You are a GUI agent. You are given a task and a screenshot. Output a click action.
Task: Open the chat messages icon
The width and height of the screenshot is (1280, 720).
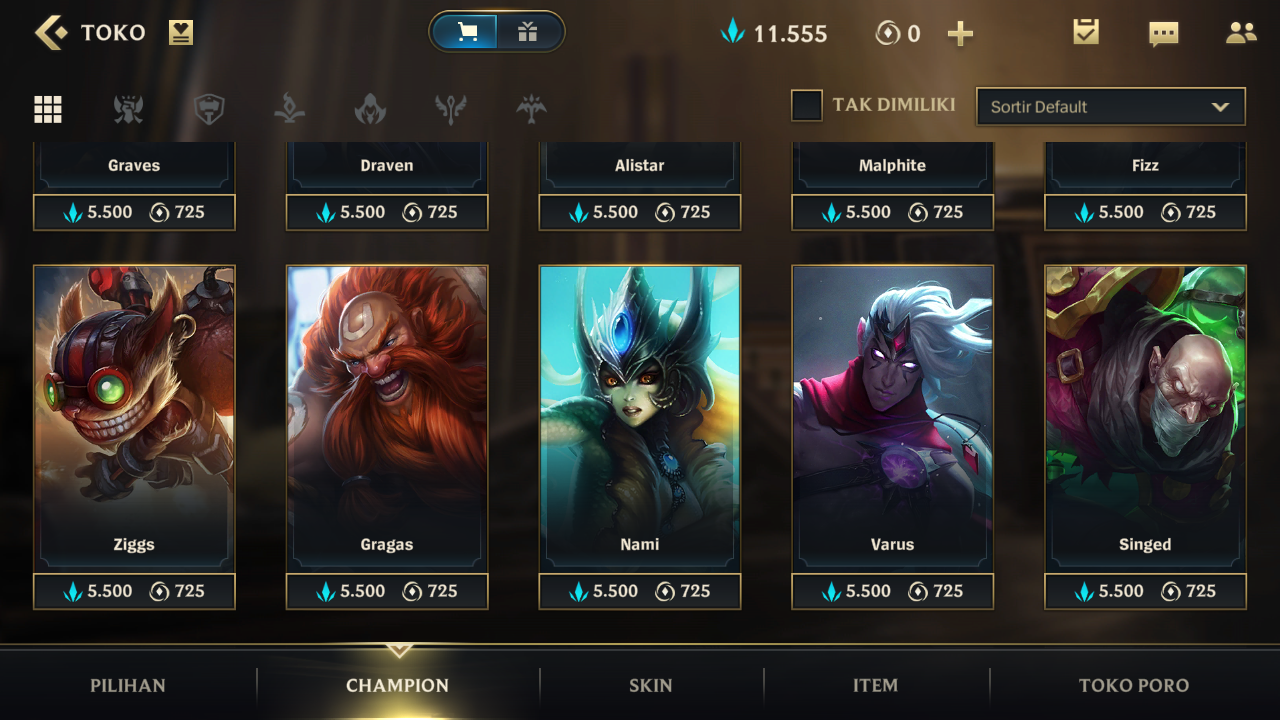click(x=1163, y=34)
